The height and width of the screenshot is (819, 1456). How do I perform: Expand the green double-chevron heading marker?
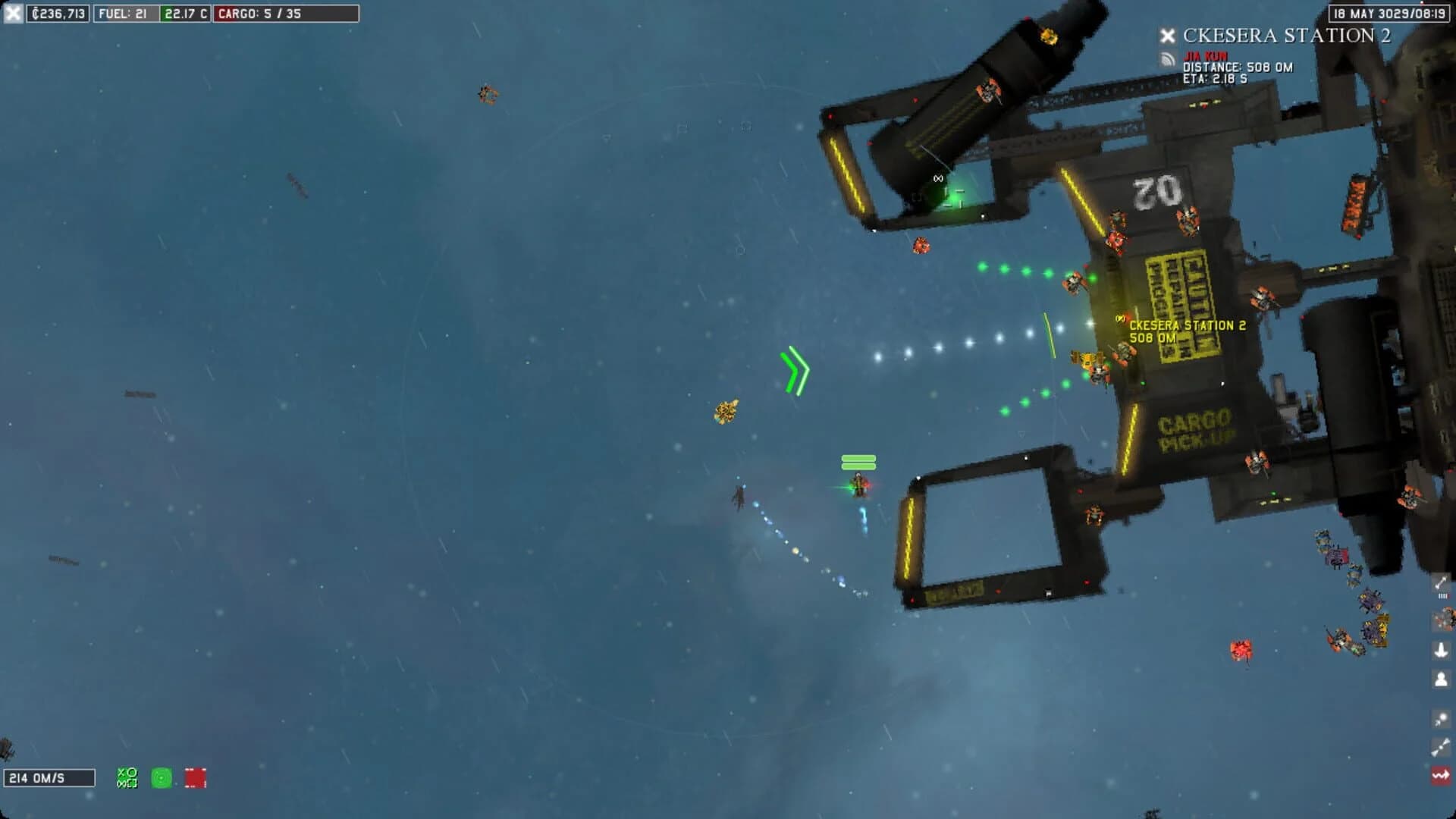click(796, 369)
